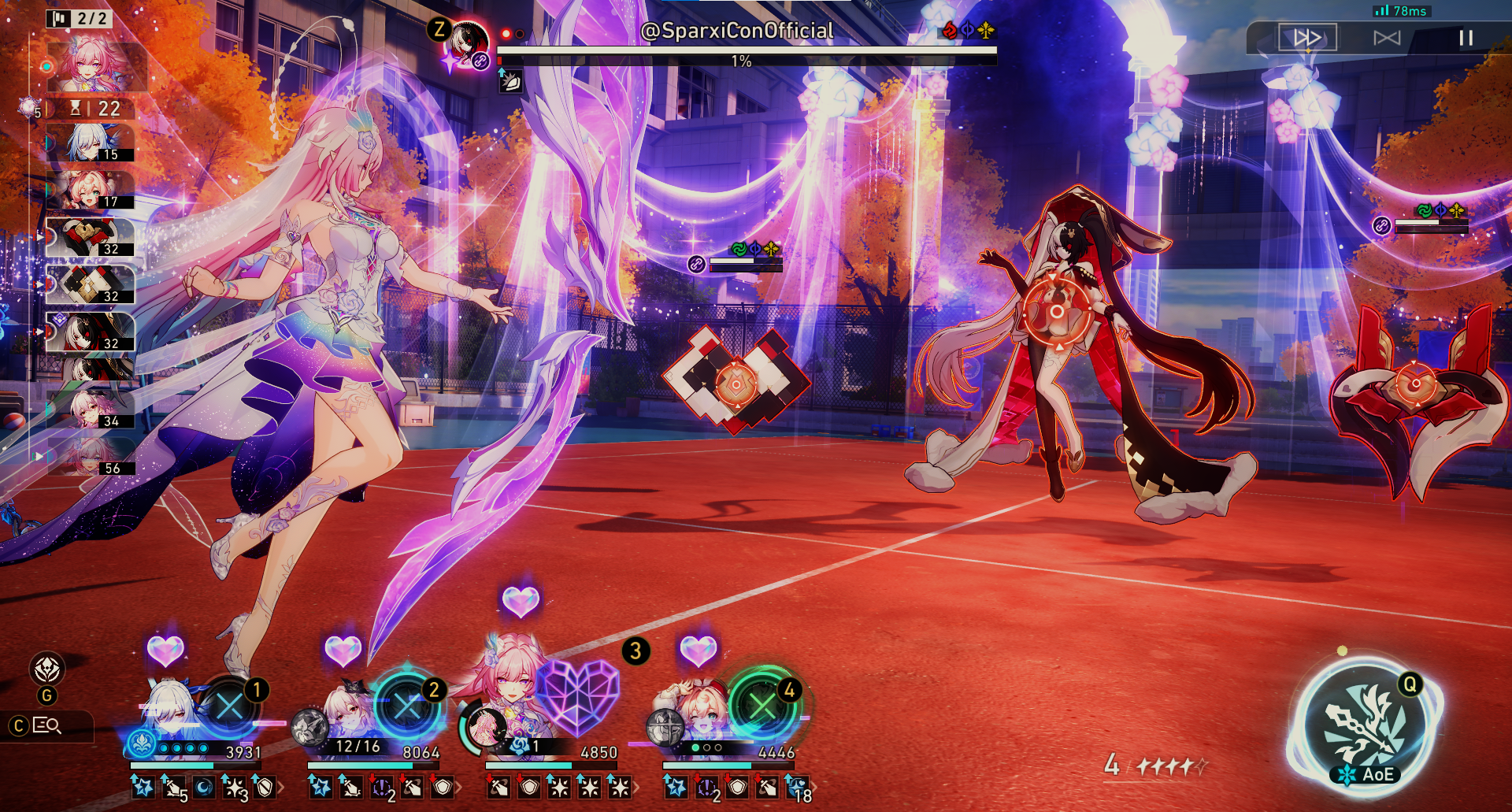Image resolution: width=1512 pixels, height=812 pixels.
Task: Pause the battle
Action: 1466,38
